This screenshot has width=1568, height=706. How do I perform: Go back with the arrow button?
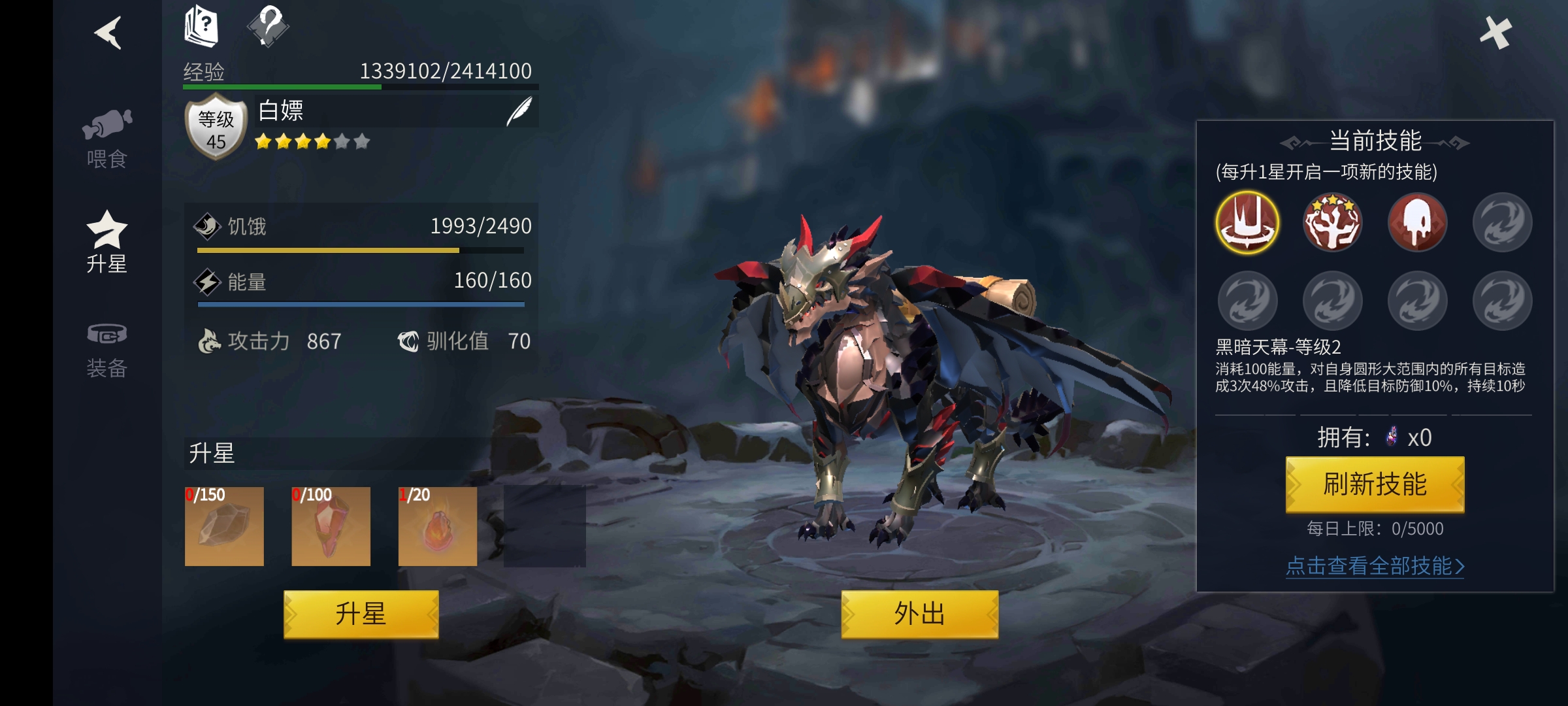click(x=108, y=33)
